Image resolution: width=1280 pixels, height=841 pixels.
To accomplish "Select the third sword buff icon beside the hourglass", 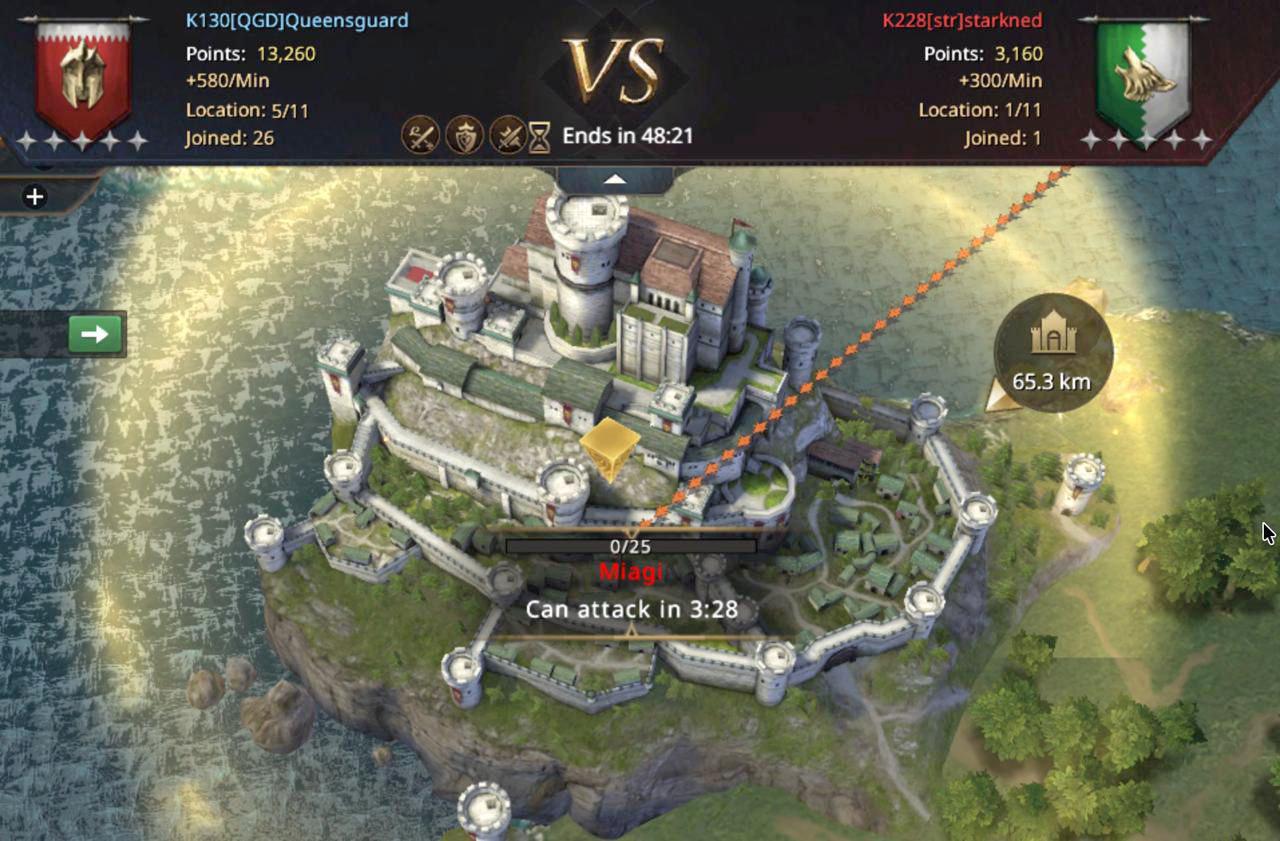I will tap(508, 135).
